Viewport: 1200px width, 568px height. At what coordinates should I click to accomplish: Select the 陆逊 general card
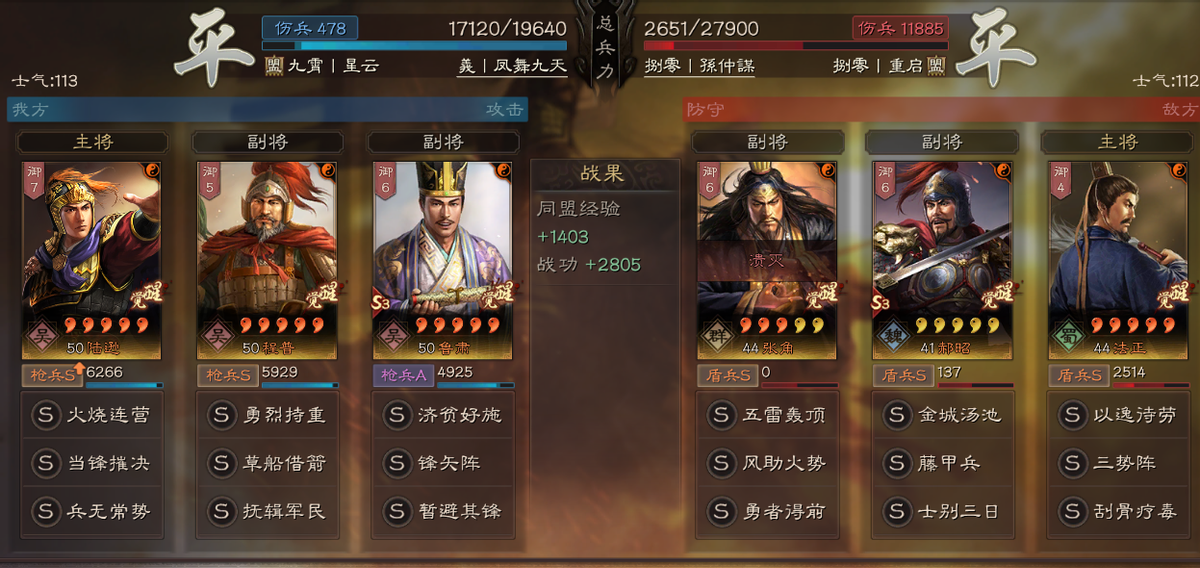(x=91, y=255)
